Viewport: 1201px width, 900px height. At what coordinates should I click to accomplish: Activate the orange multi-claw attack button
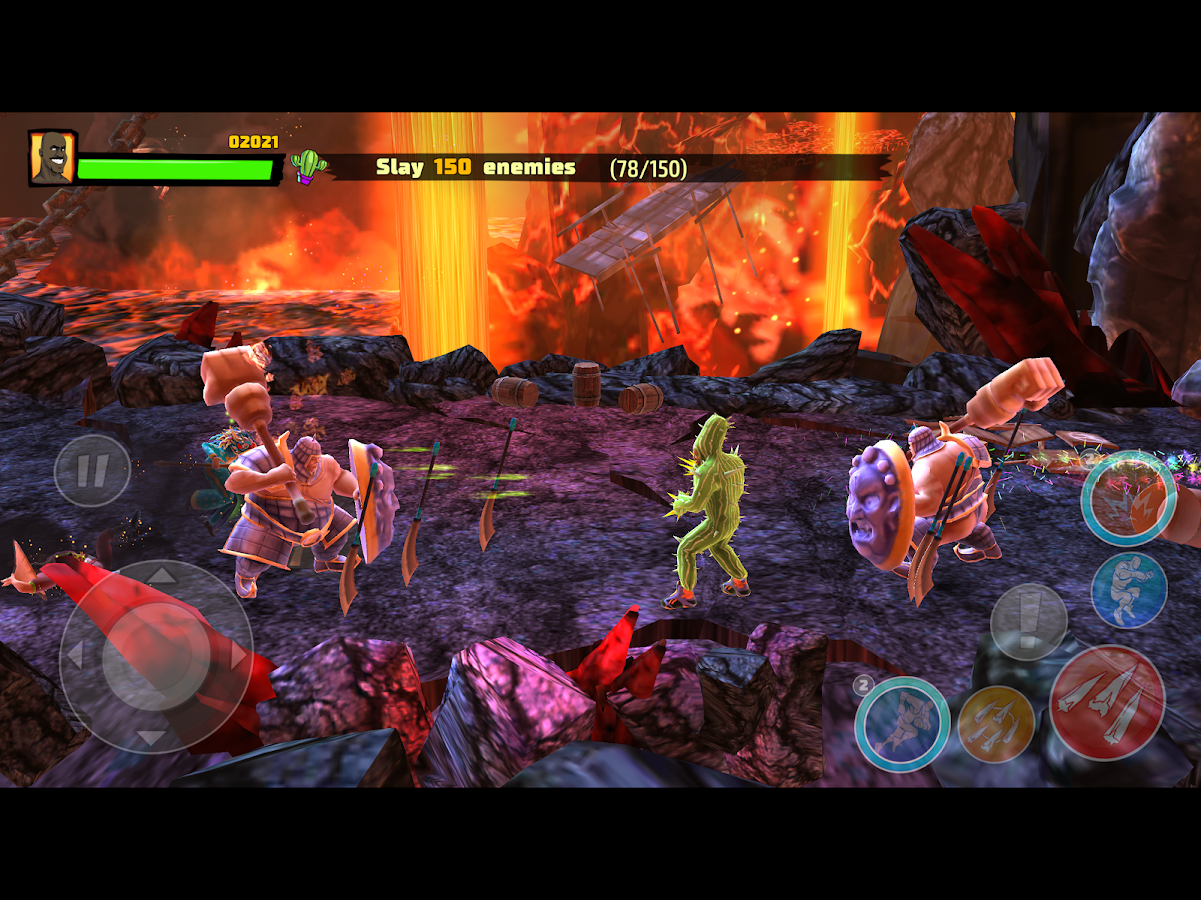pyautogui.click(x=996, y=724)
